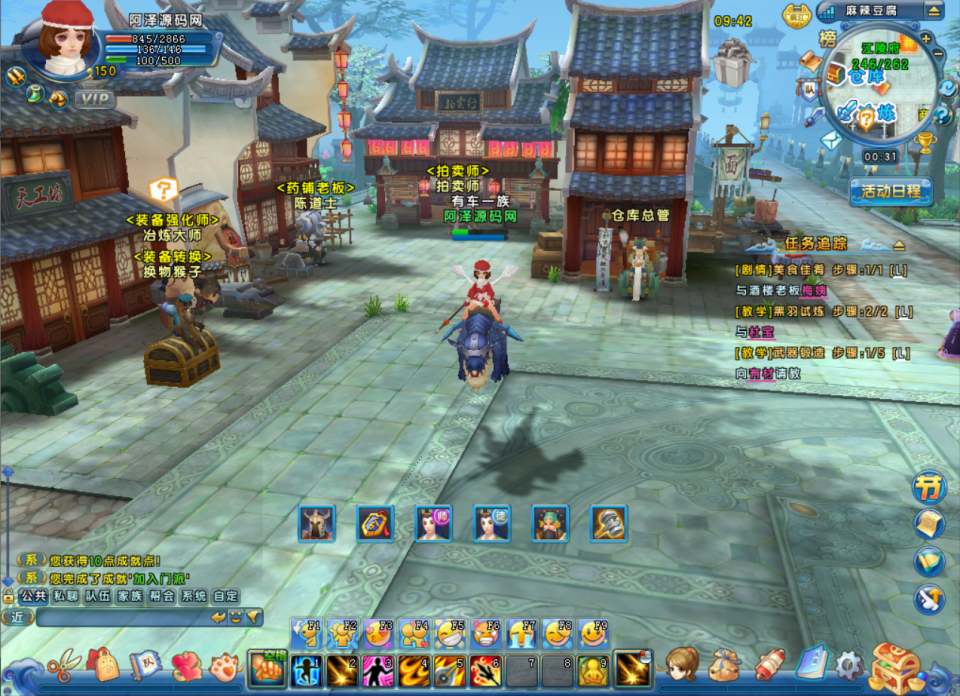Open the 活动日程 activity schedule

click(891, 192)
